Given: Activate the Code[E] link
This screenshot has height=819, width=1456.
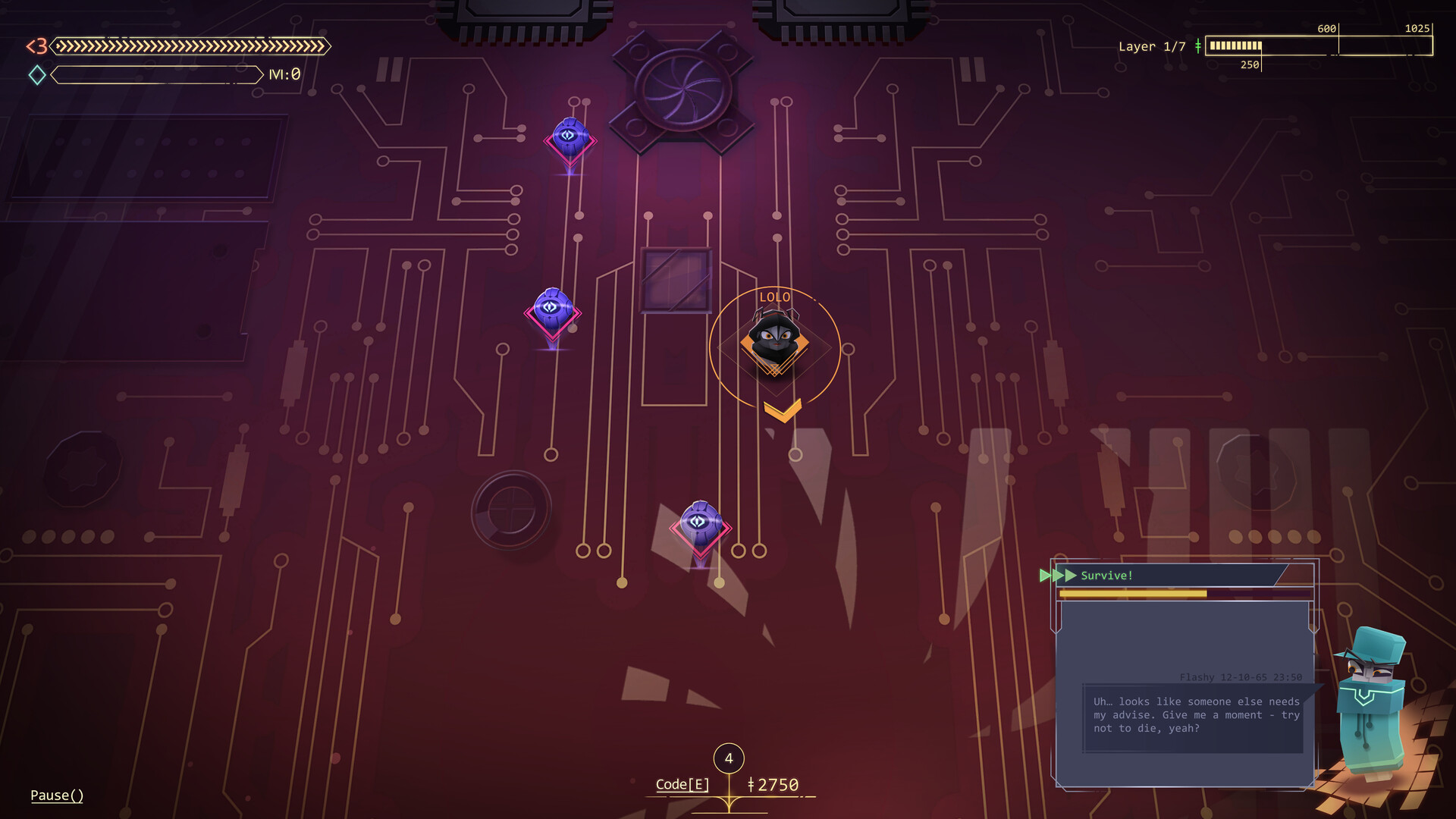Looking at the screenshot, I should point(681,785).
